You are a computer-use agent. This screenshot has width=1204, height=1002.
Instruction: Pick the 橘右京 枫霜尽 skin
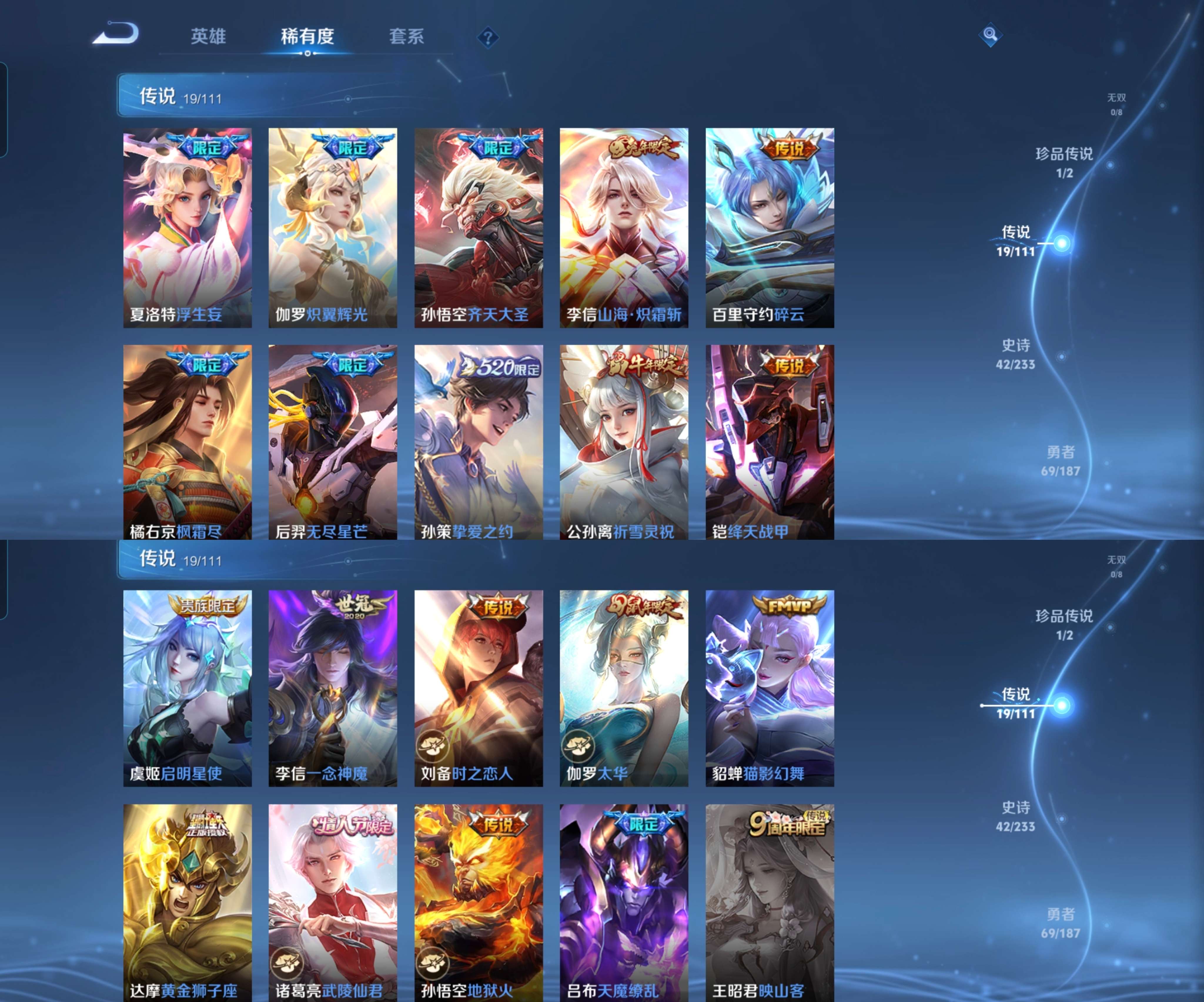point(188,441)
